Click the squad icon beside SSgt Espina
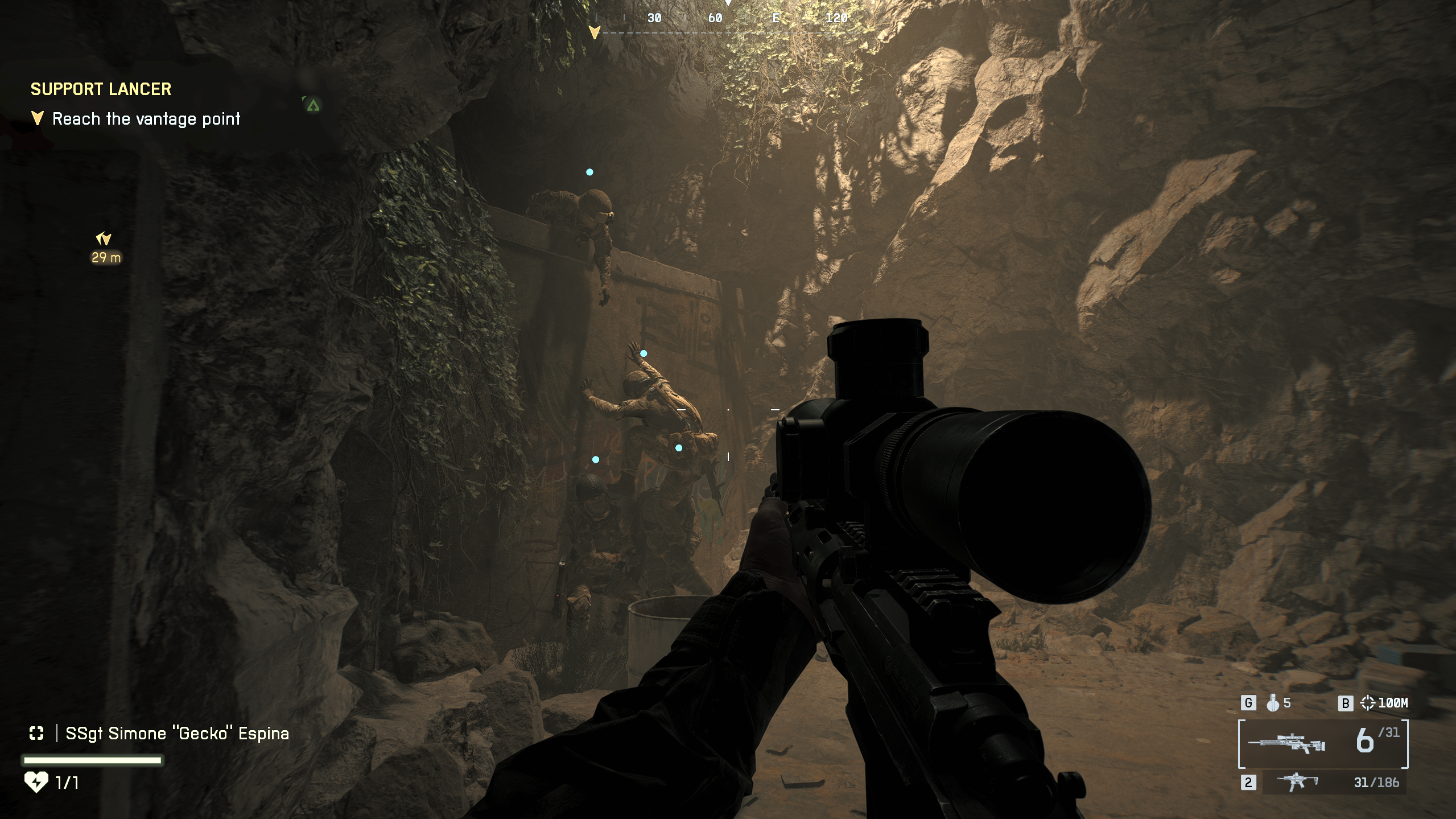 click(36, 733)
